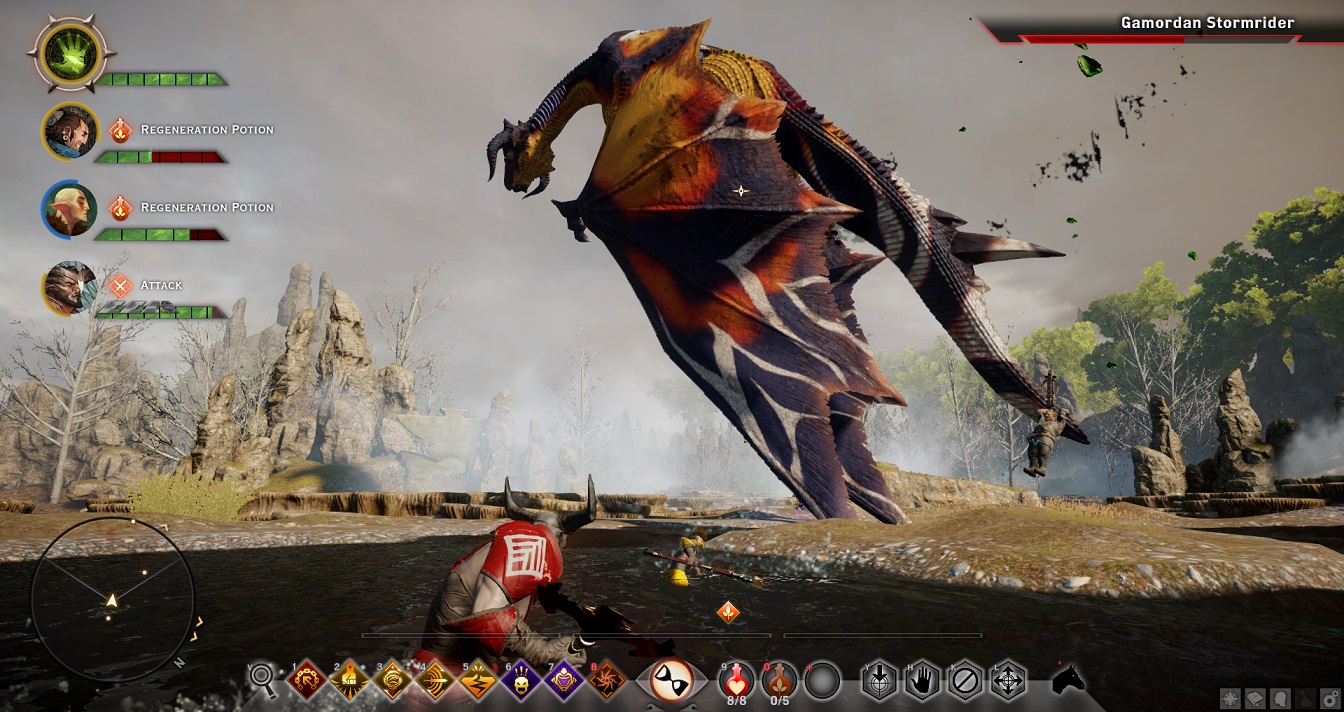Drink the red health potion
The image size is (1344, 712).
[x=736, y=680]
